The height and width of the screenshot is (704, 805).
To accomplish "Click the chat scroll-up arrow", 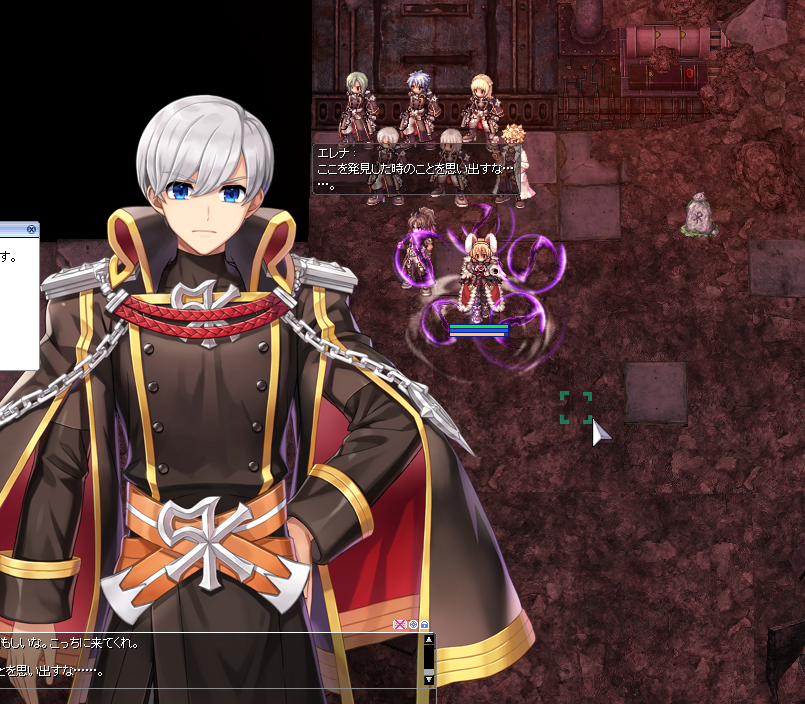I will [429, 641].
